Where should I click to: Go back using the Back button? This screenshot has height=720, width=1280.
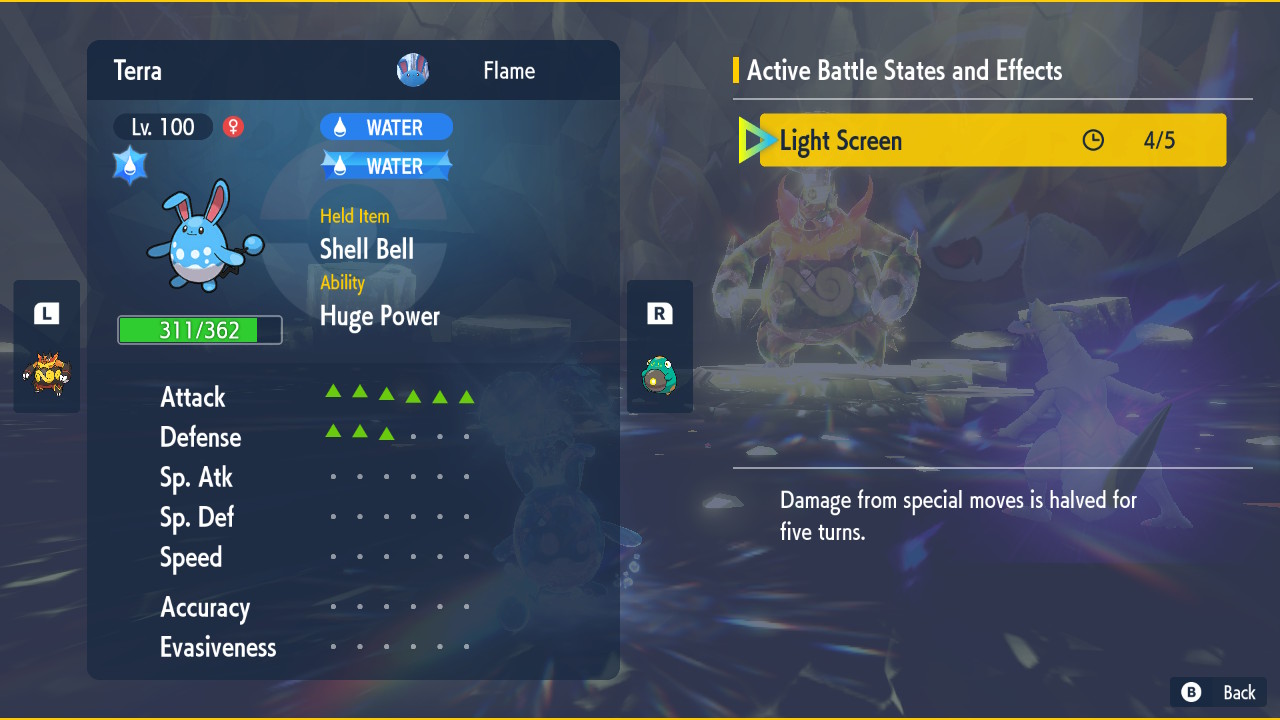(1218, 692)
